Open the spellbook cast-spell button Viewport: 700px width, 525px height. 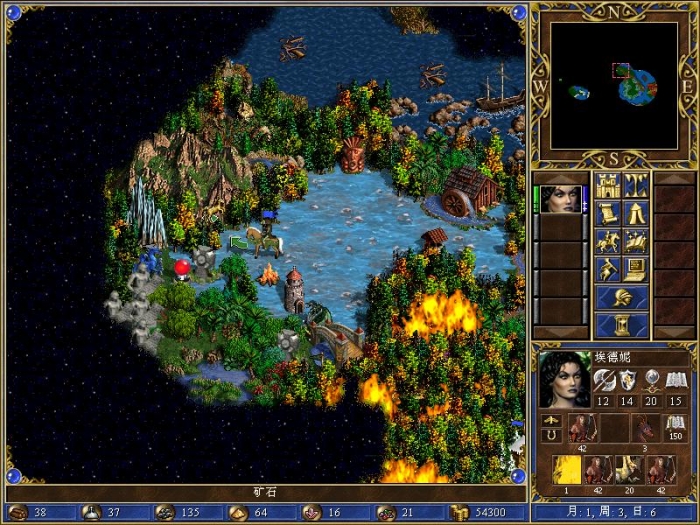click(x=636, y=241)
